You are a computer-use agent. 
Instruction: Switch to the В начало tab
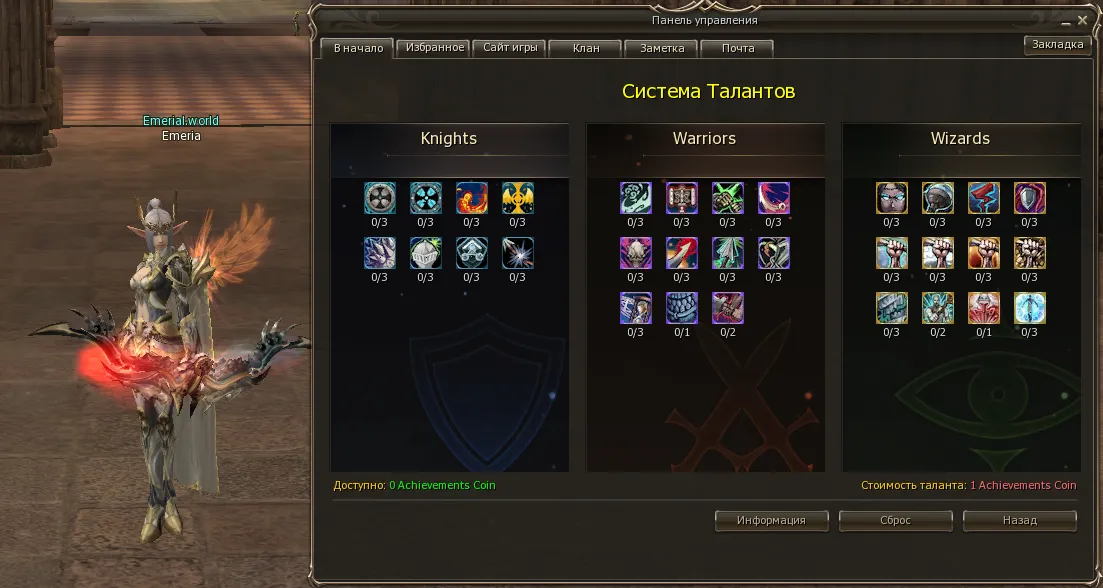pos(357,48)
